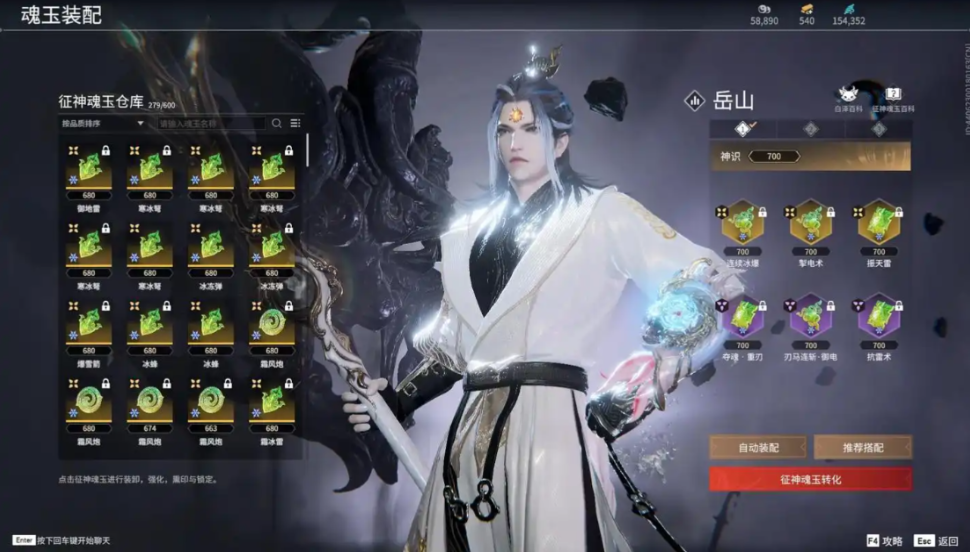970x552 pixels.
Task: Click the magnifying glass search icon
Action: [x=277, y=123]
